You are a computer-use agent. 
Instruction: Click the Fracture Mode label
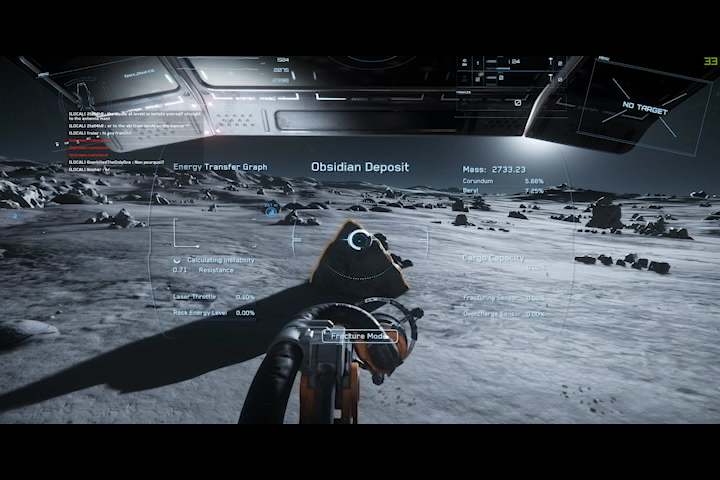[x=360, y=336]
